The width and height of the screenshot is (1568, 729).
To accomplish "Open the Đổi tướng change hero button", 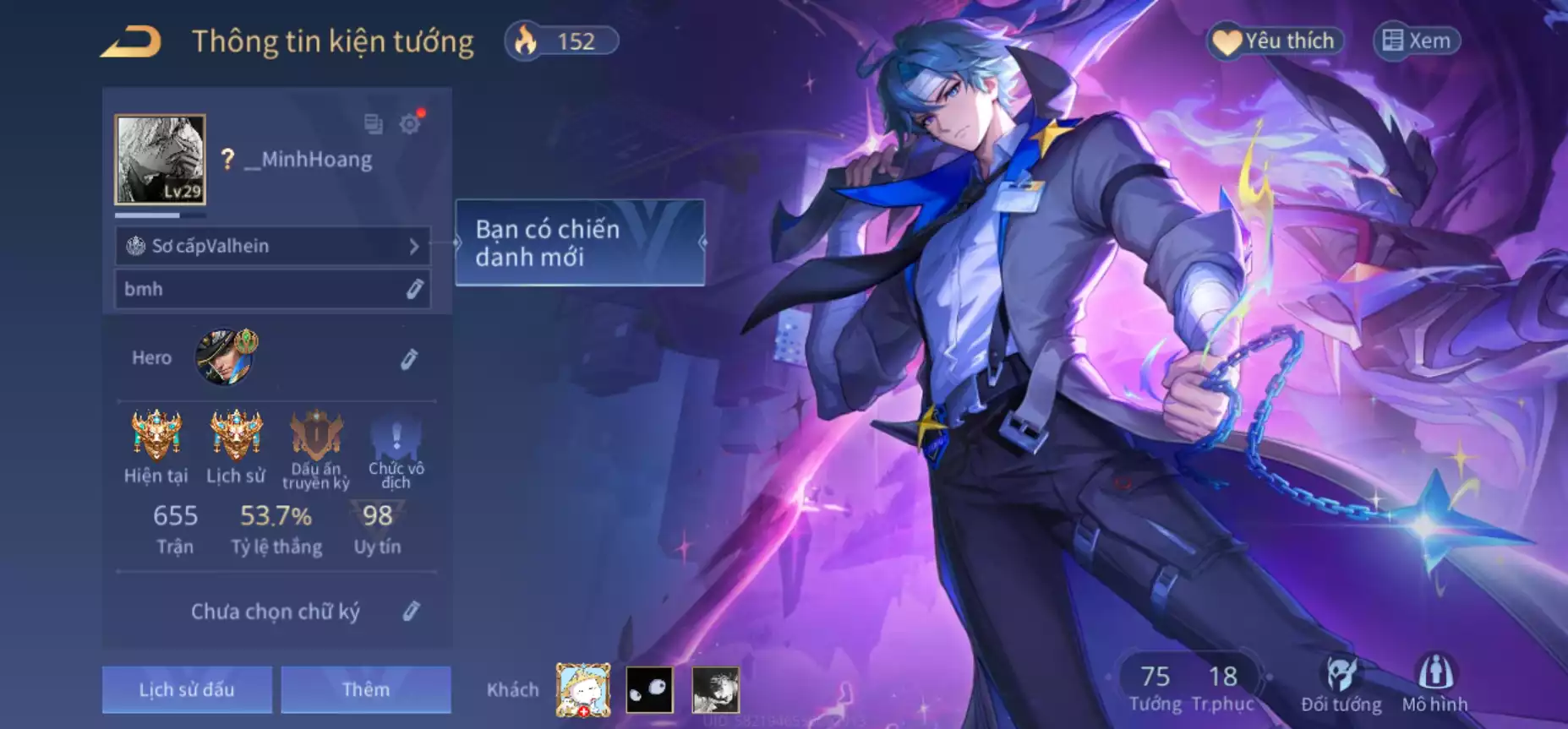I will point(1341,684).
